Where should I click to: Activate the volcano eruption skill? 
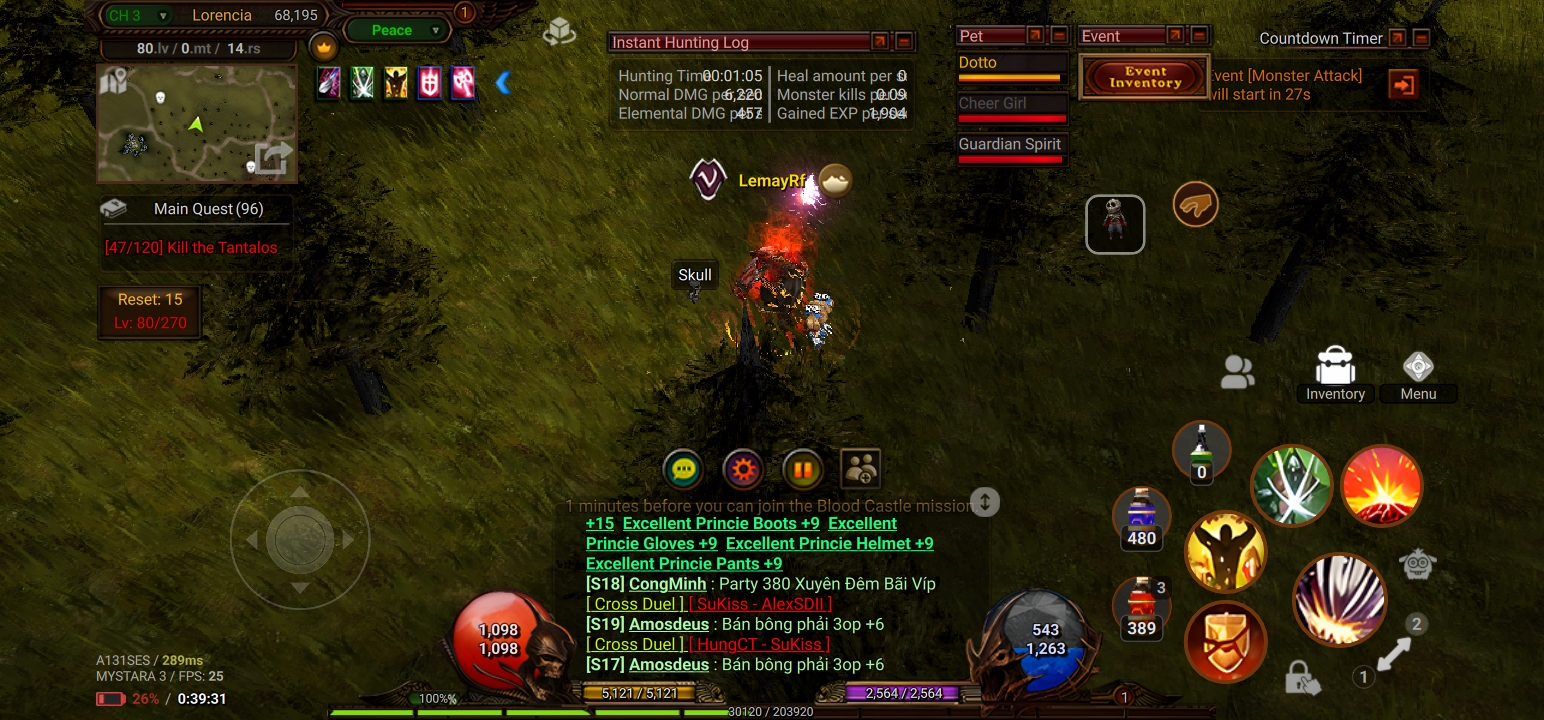click(1381, 486)
